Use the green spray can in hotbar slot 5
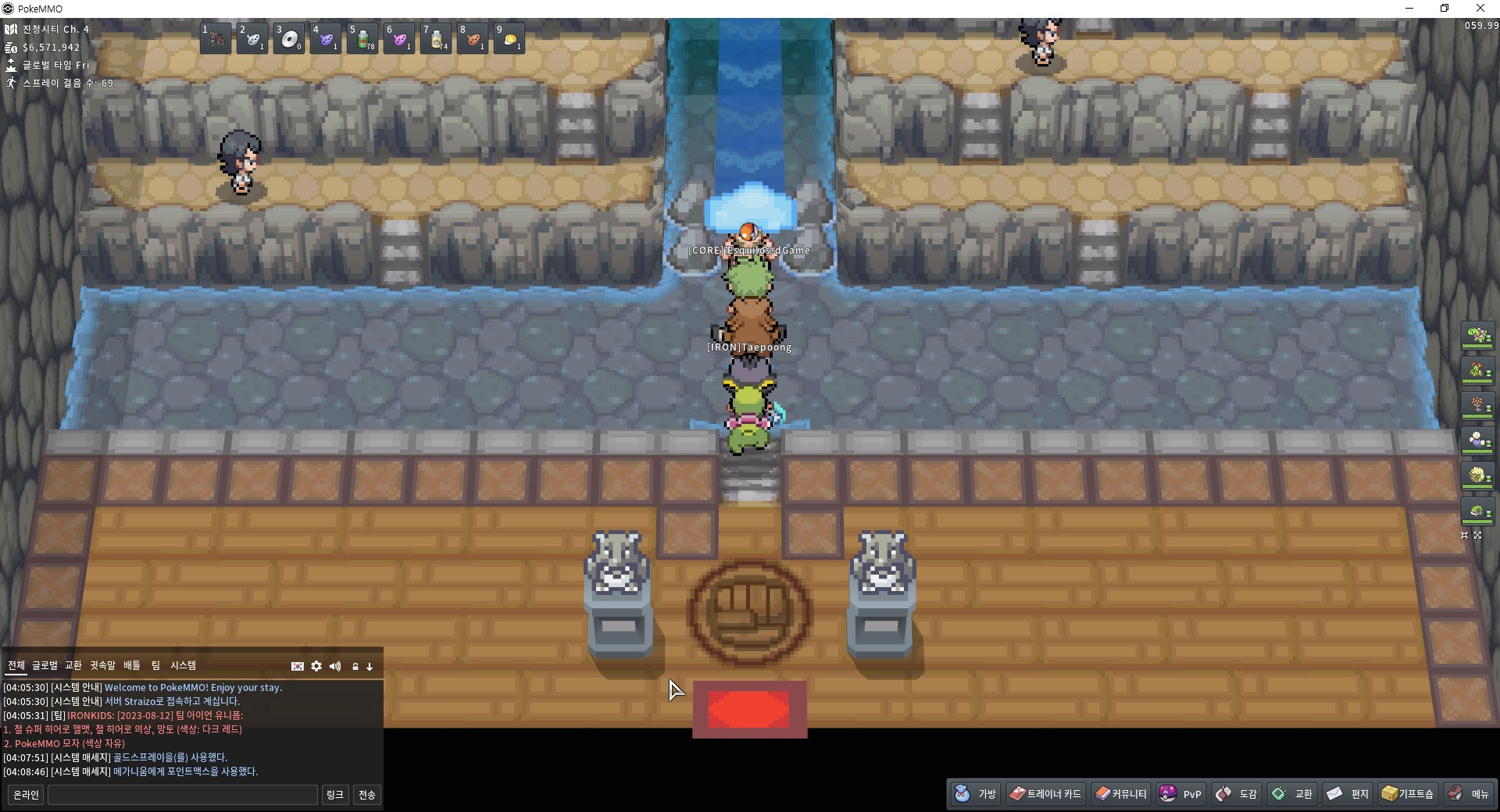 pyautogui.click(x=362, y=38)
